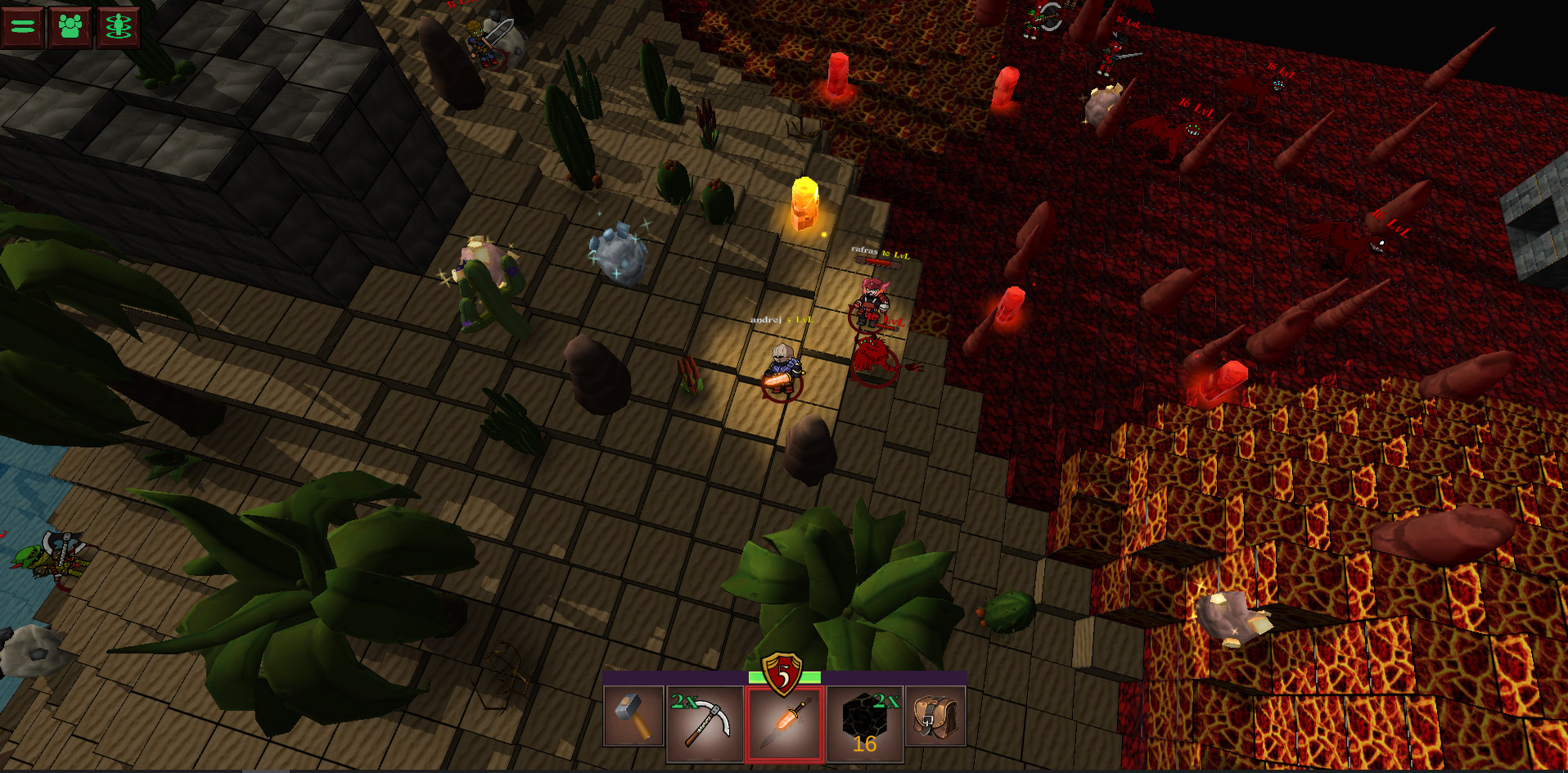
Task: Click the character respawn rings icon
Action: coord(119,27)
